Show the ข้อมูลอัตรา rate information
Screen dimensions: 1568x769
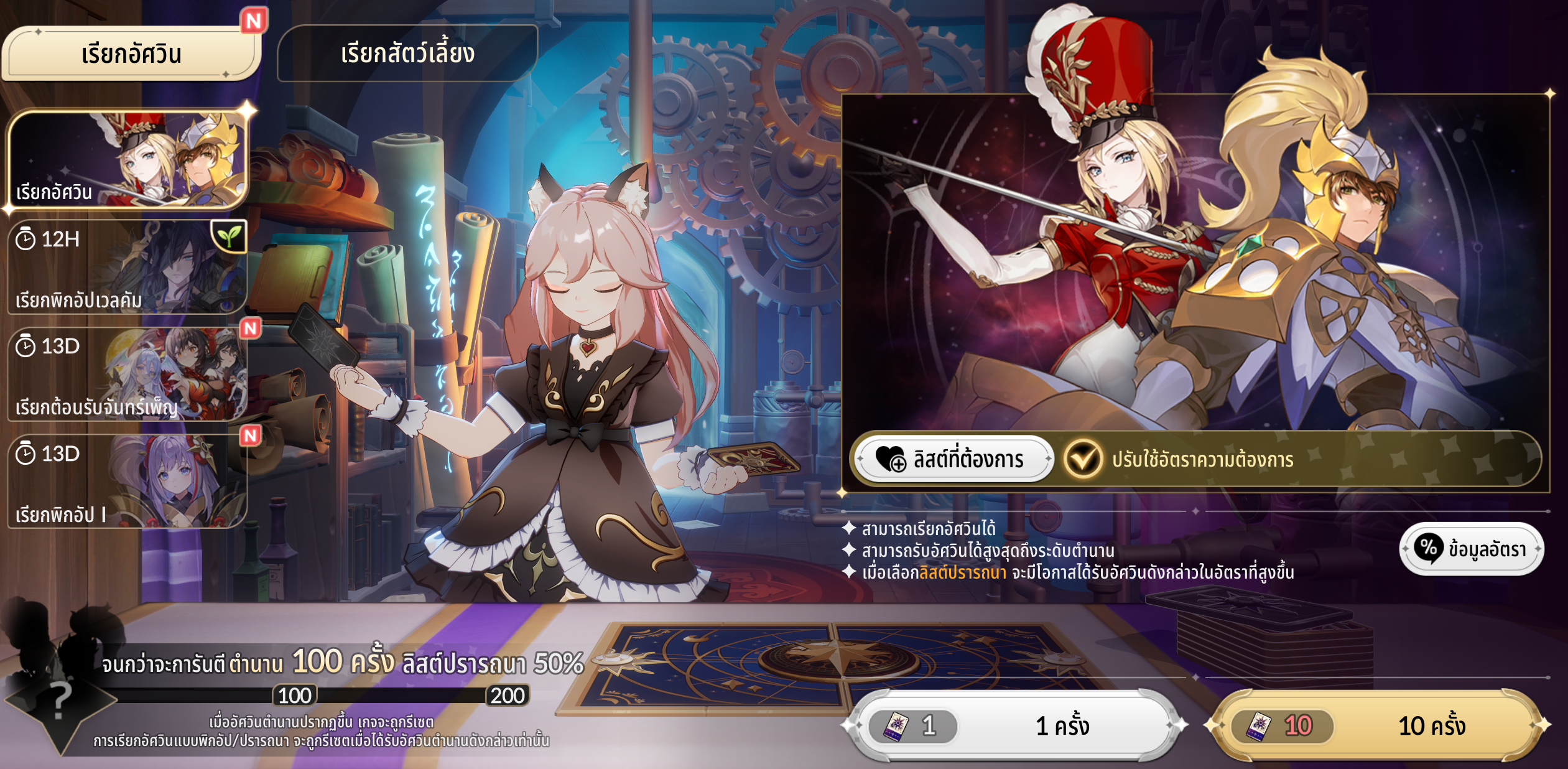(x=1471, y=549)
